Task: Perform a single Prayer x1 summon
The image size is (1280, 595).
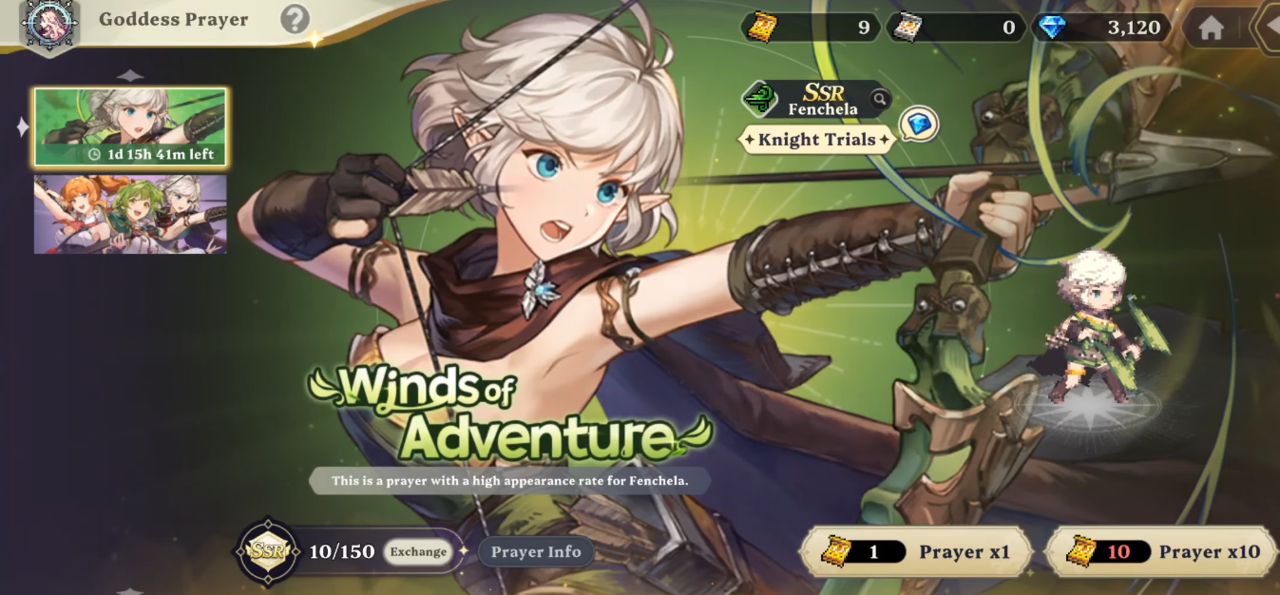Action: click(x=915, y=552)
